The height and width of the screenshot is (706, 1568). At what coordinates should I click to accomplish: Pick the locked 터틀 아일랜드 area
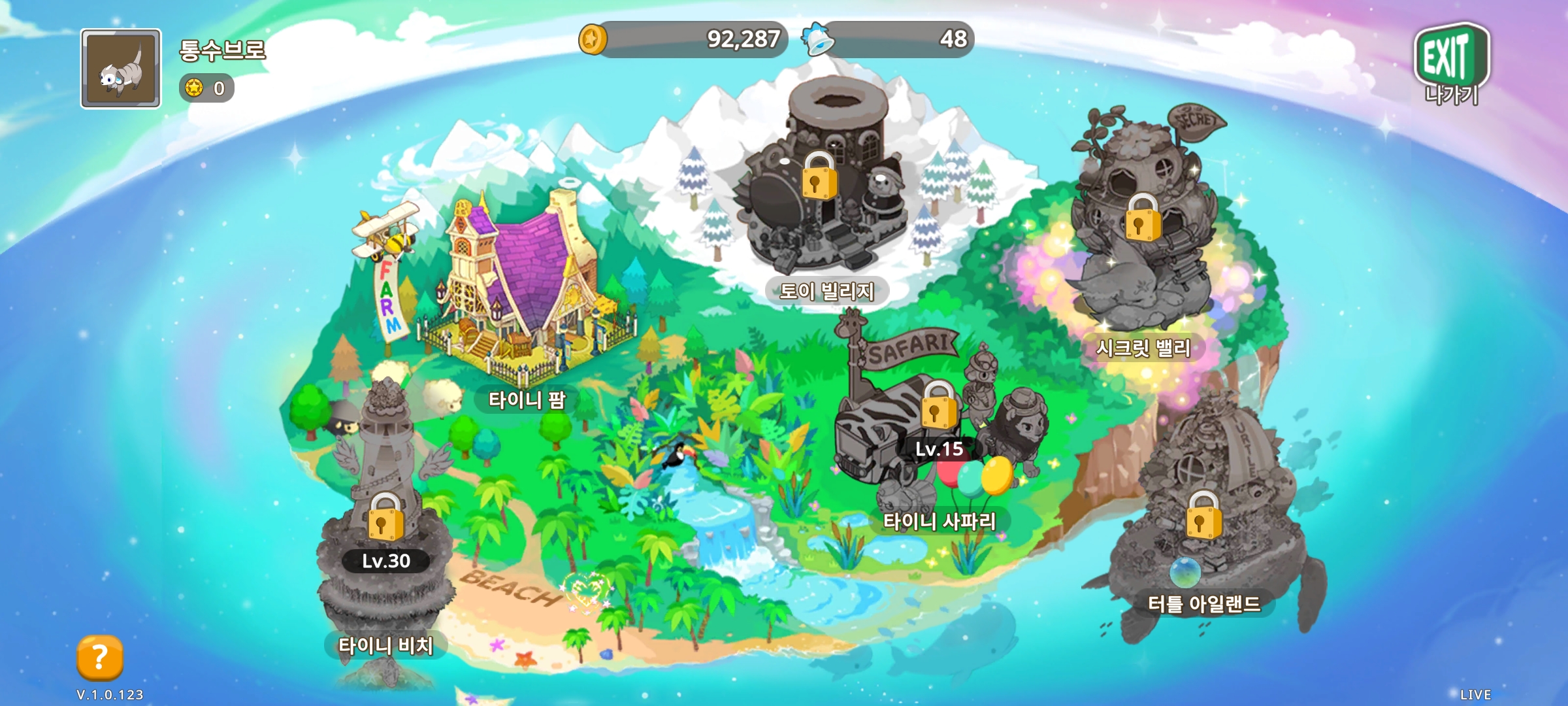[x=1203, y=516]
